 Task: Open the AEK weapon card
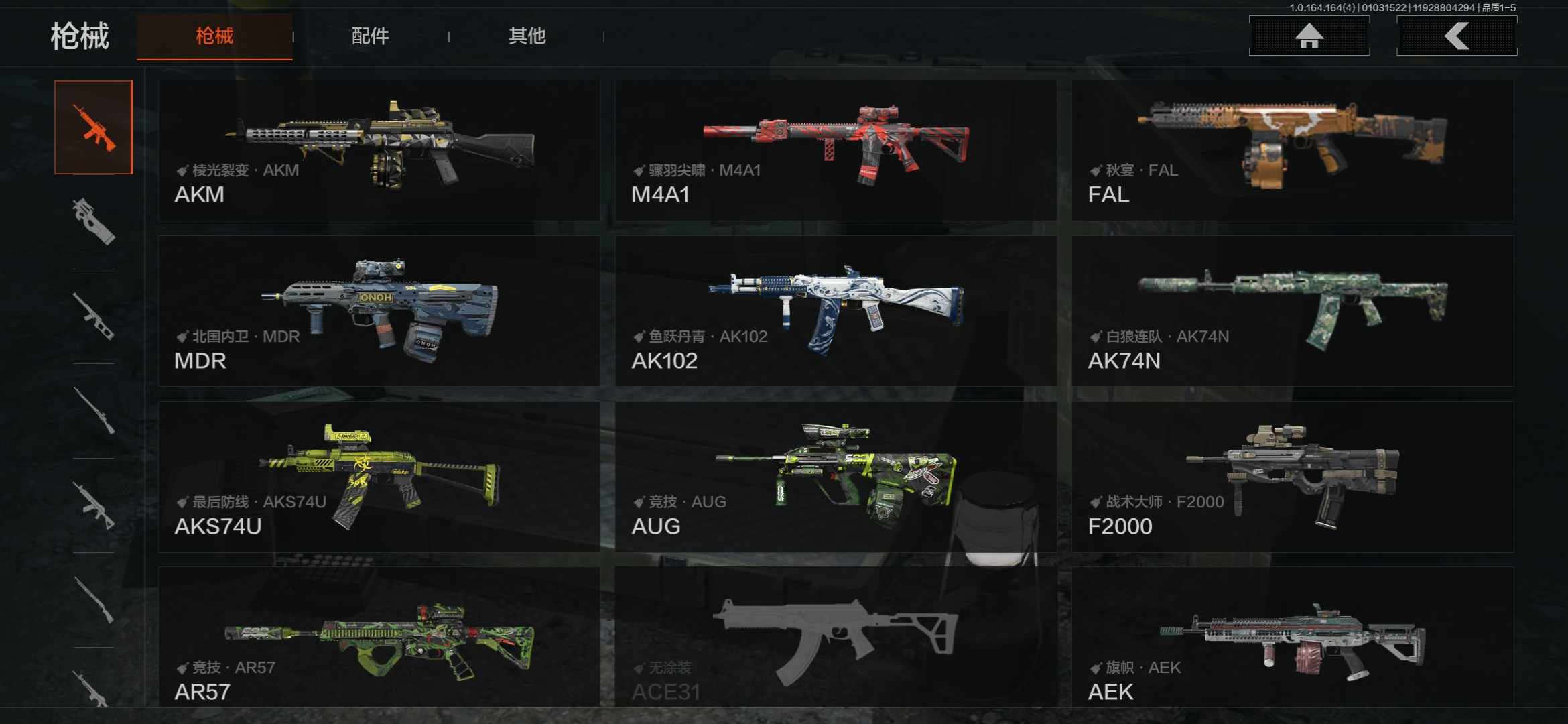click(x=1292, y=637)
